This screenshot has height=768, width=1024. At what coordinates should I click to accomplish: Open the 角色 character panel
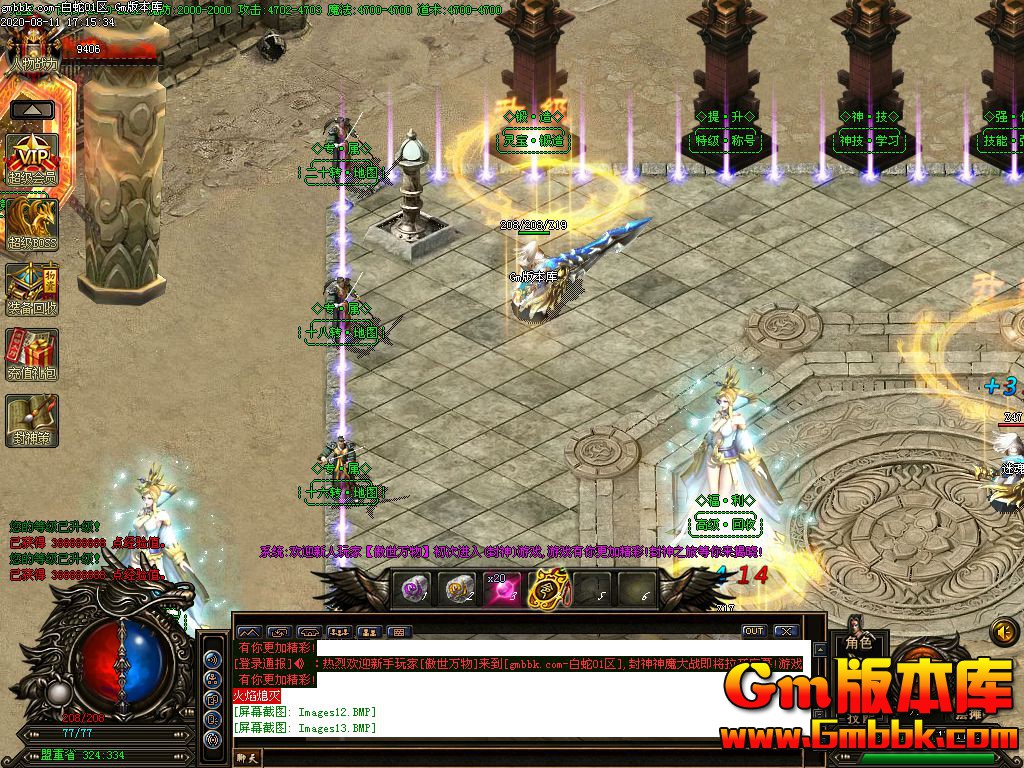pyautogui.click(x=859, y=643)
